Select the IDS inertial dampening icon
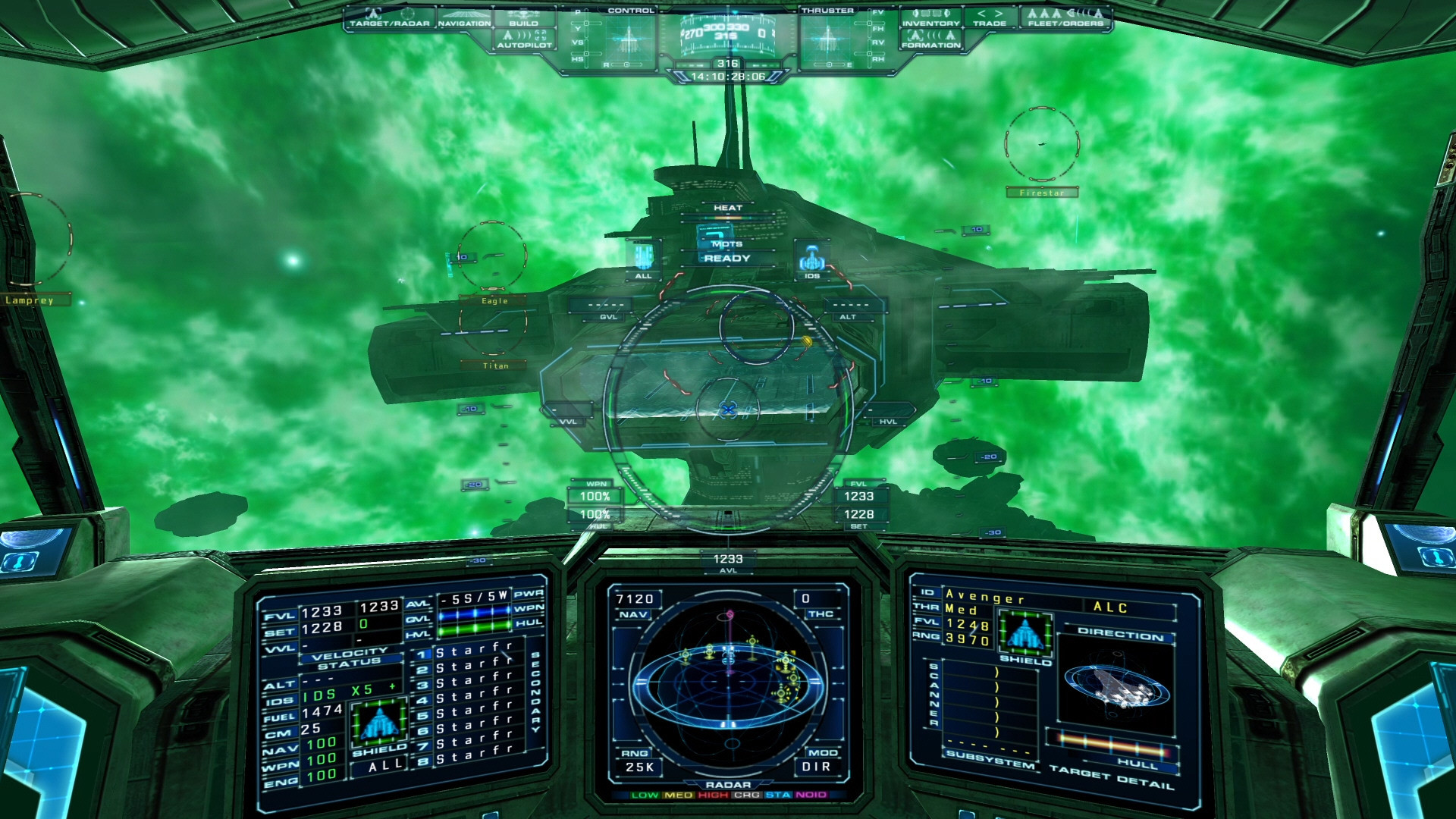Viewport: 1456px width, 819px height. coord(811,259)
